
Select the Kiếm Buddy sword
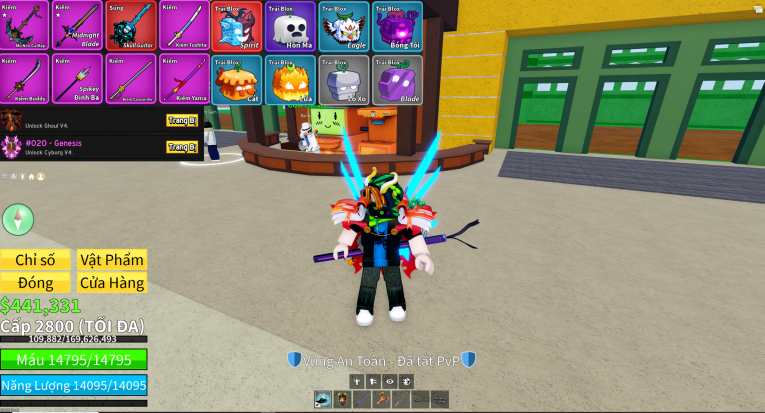pyautogui.click(x=24, y=79)
